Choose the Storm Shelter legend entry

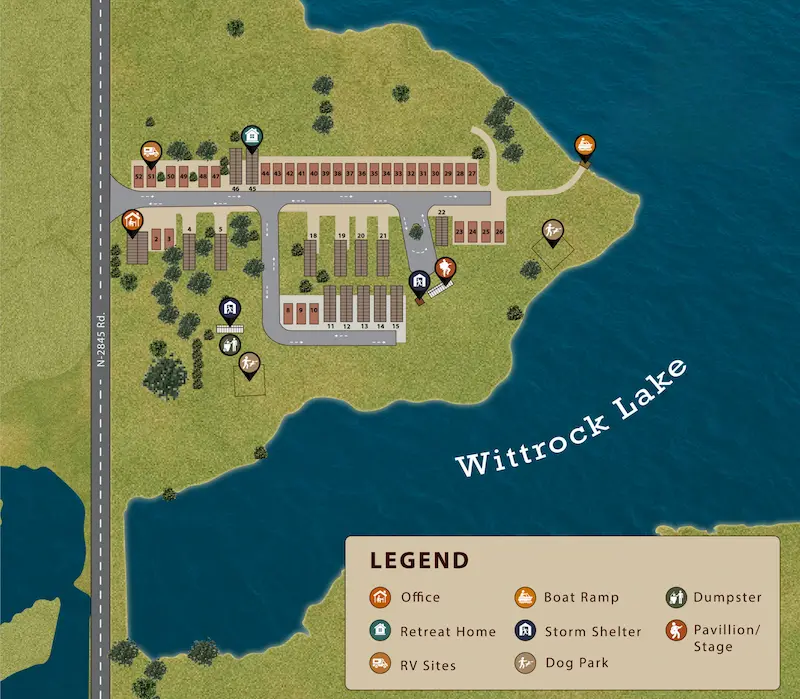coord(578,632)
